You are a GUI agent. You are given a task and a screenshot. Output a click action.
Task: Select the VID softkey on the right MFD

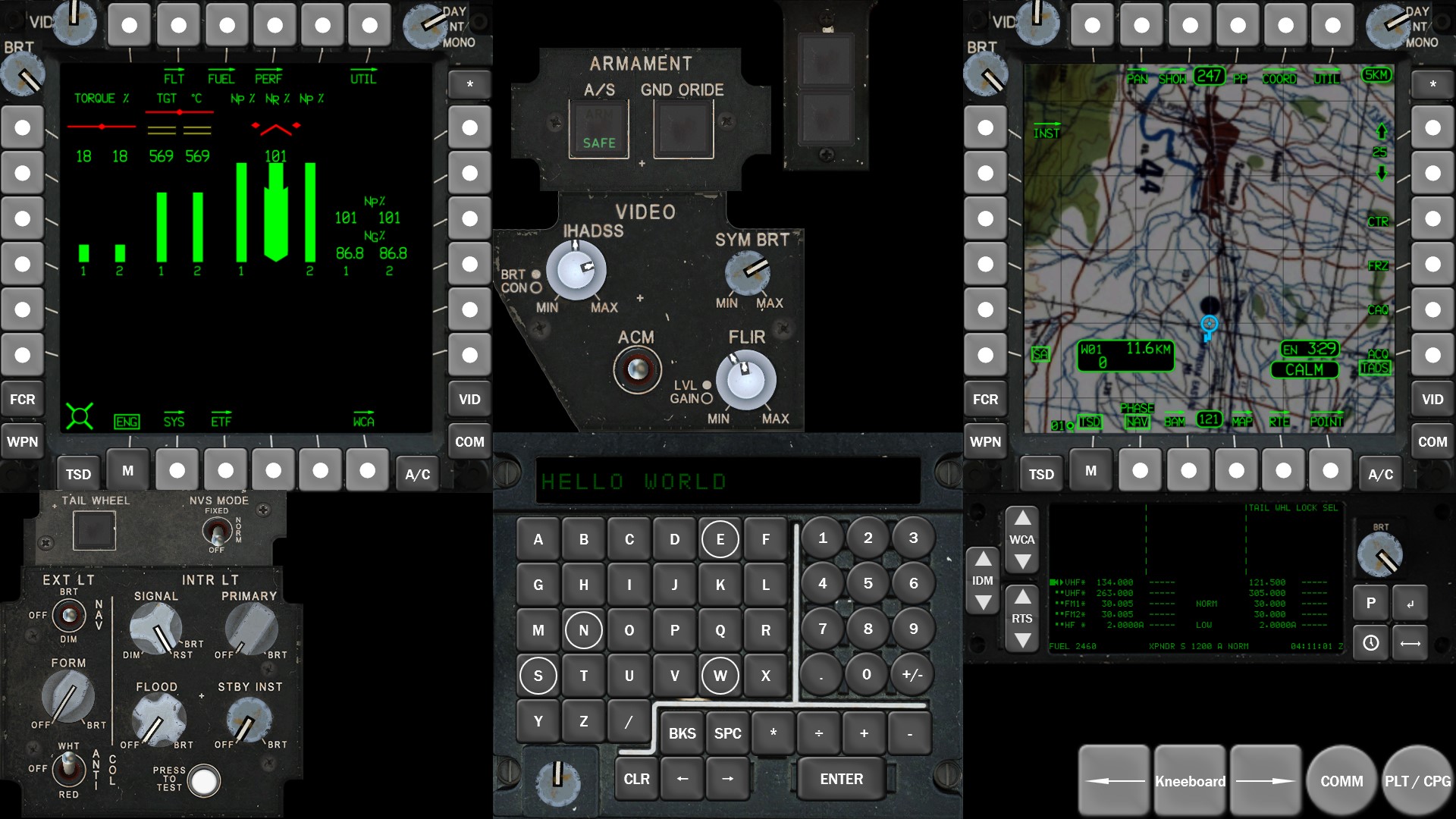pyautogui.click(x=1432, y=398)
